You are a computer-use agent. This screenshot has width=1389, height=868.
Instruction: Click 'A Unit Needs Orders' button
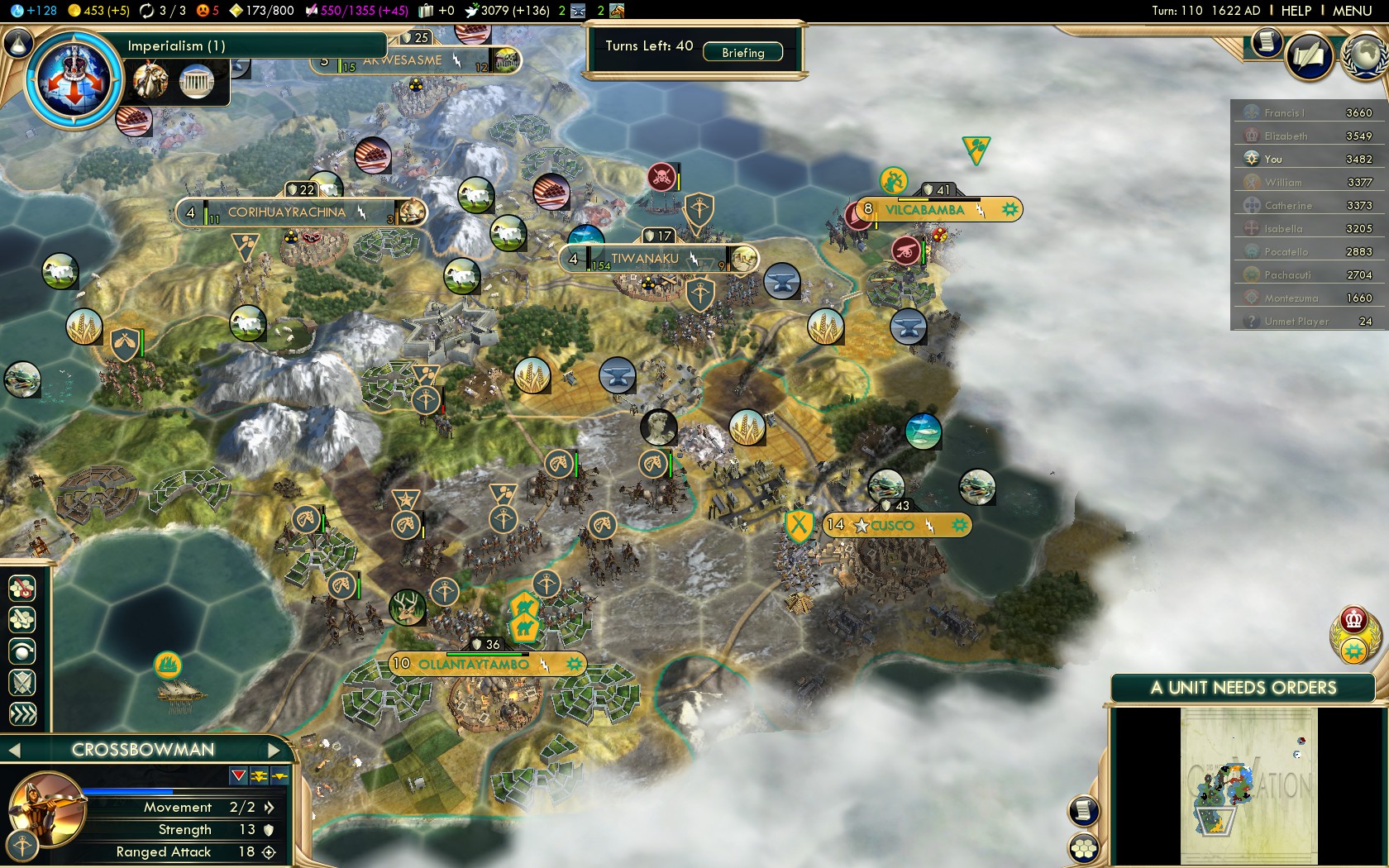[1243, 688]
